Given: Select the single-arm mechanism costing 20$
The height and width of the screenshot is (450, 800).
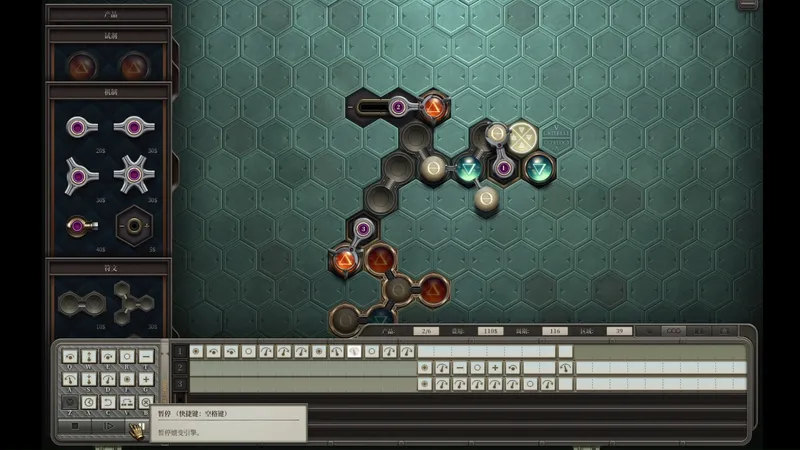Looking at the screenshot, I should [79, 127].
